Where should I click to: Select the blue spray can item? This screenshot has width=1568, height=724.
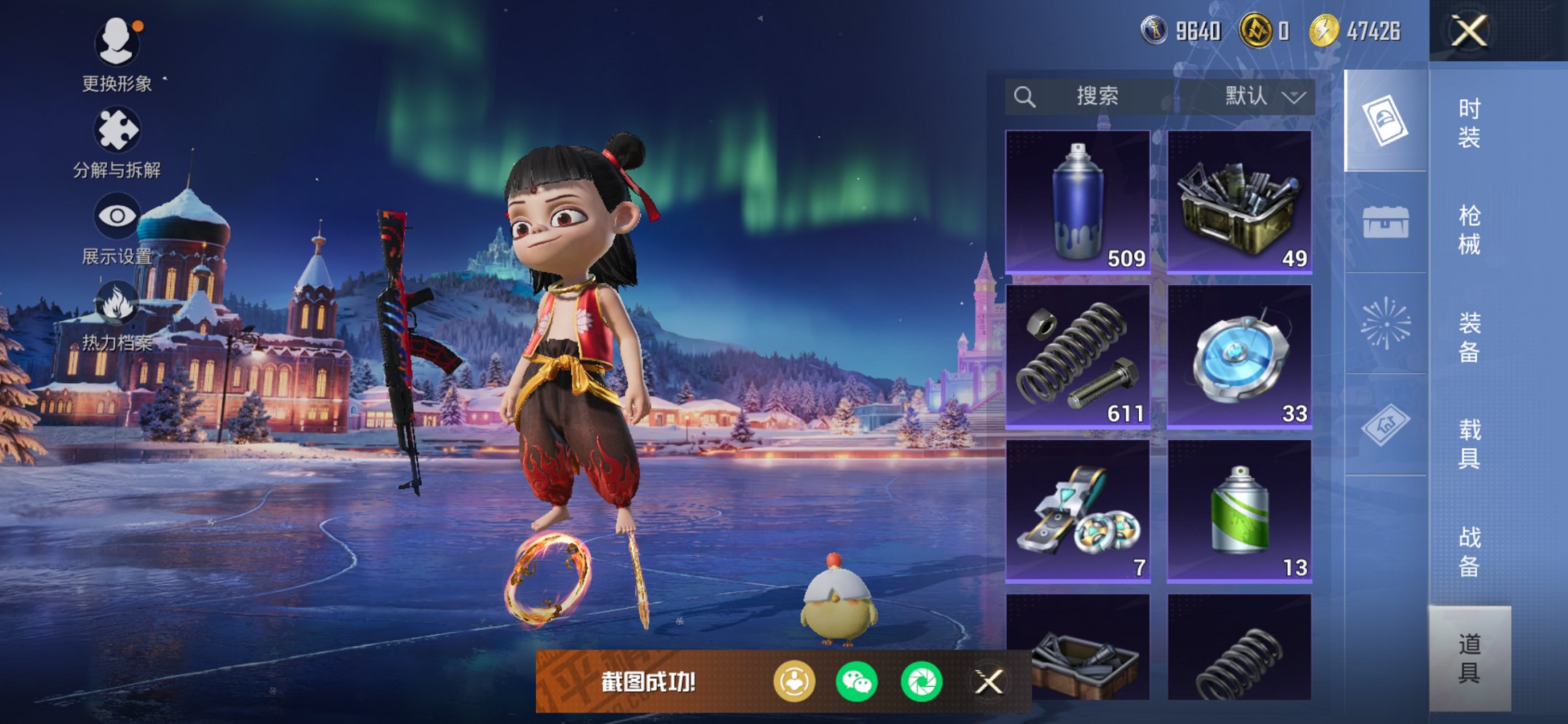coord(1078,202)
